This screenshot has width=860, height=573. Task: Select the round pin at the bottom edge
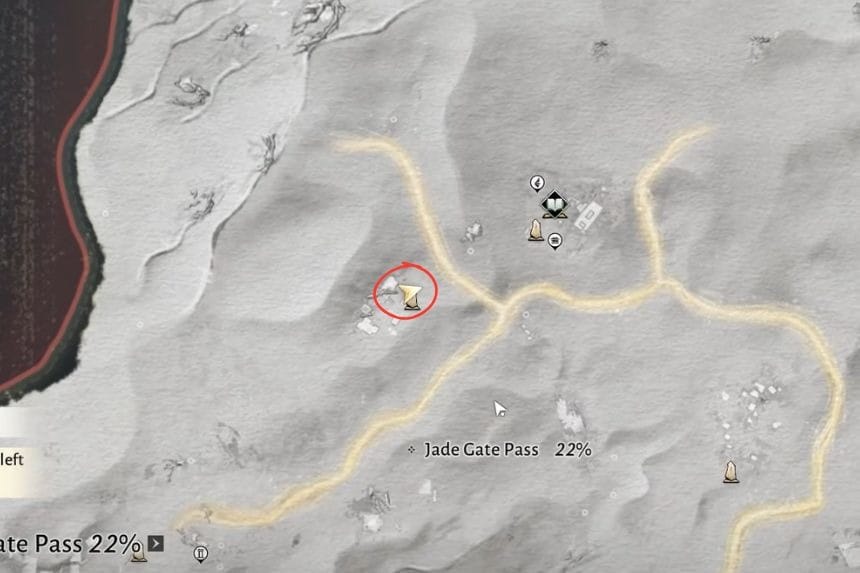(x=200, y=553)
